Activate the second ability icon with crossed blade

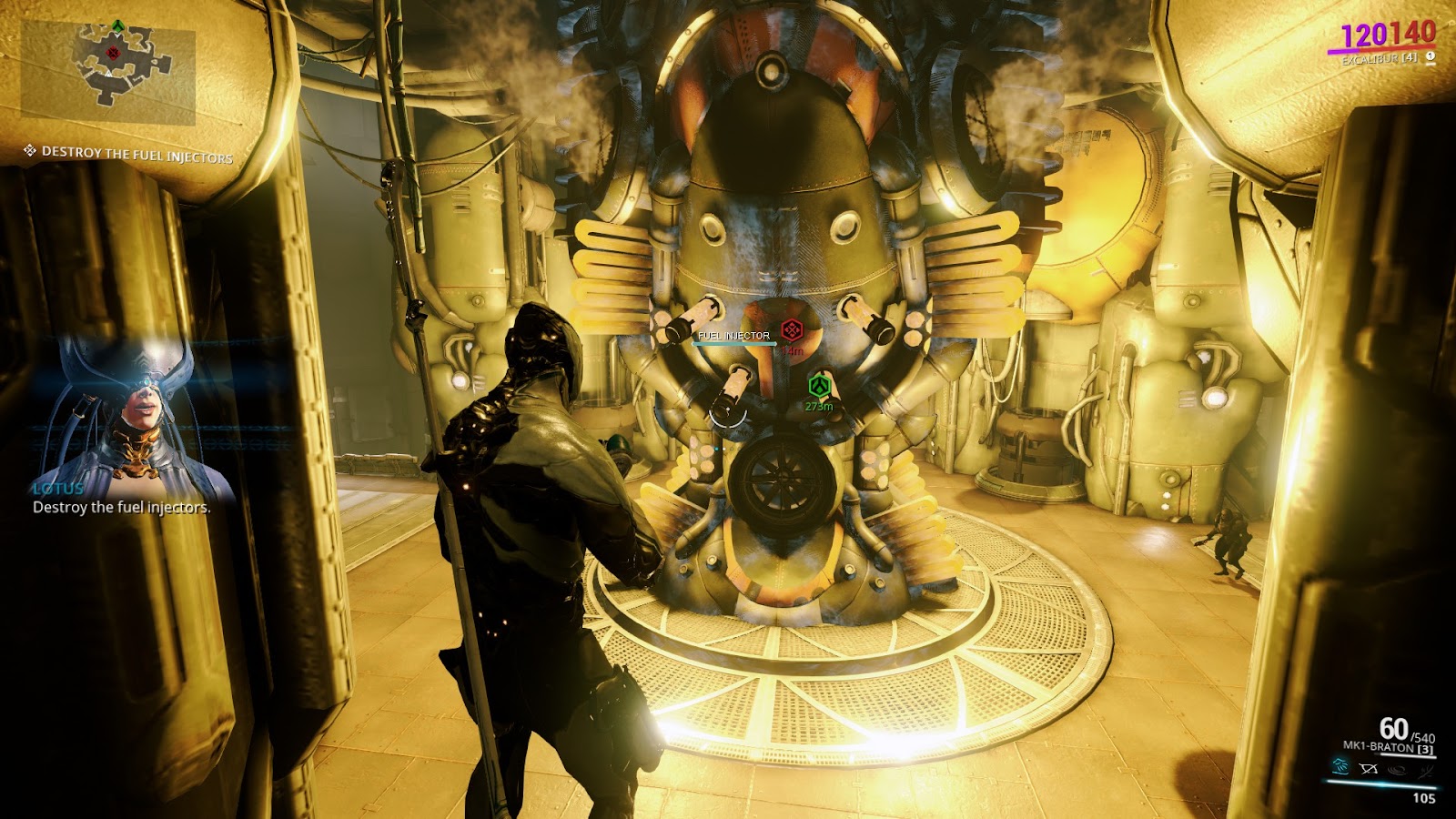(1368, 769)
